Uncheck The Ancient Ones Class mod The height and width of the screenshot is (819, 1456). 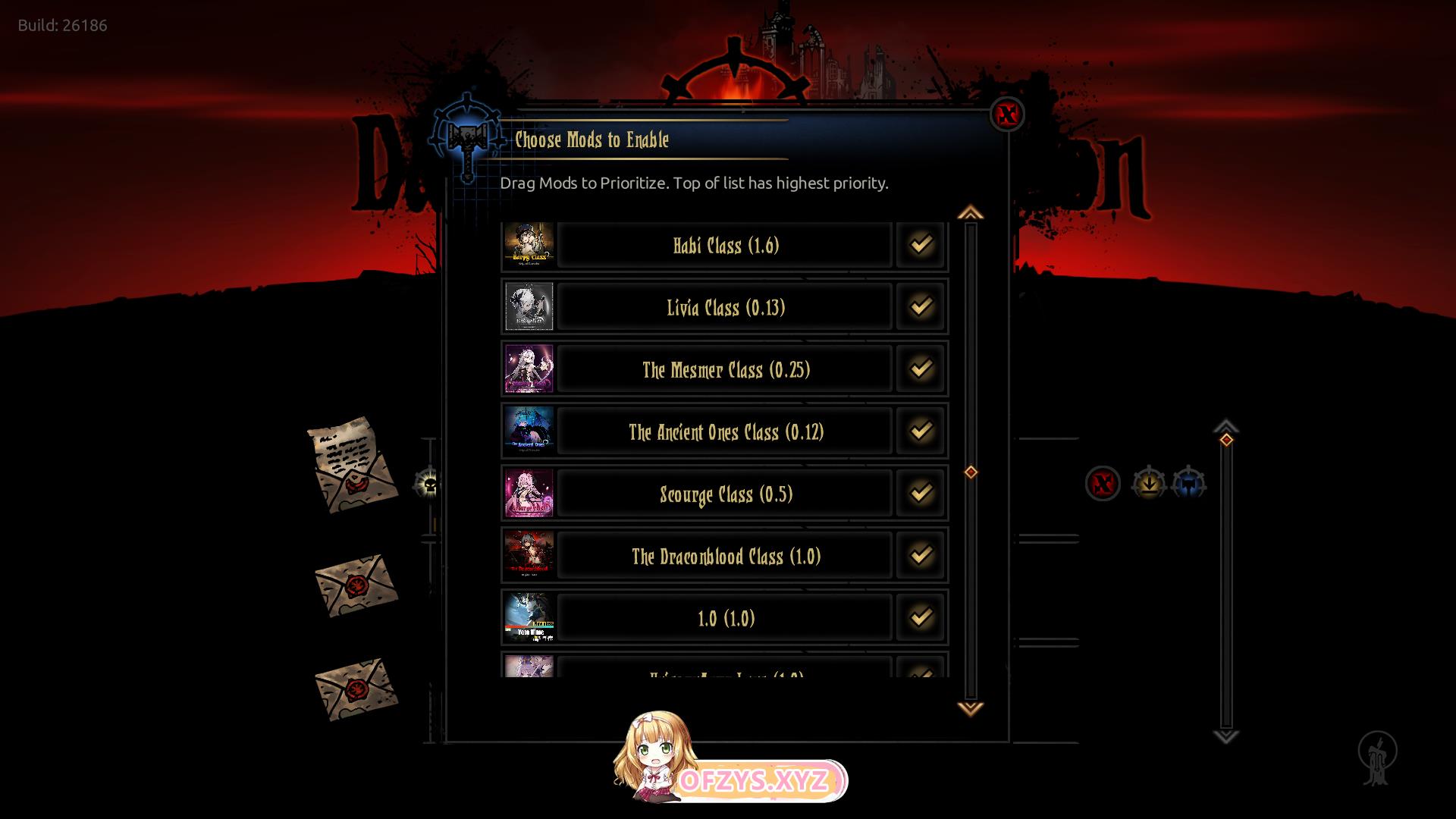click(x=921, y=431)
